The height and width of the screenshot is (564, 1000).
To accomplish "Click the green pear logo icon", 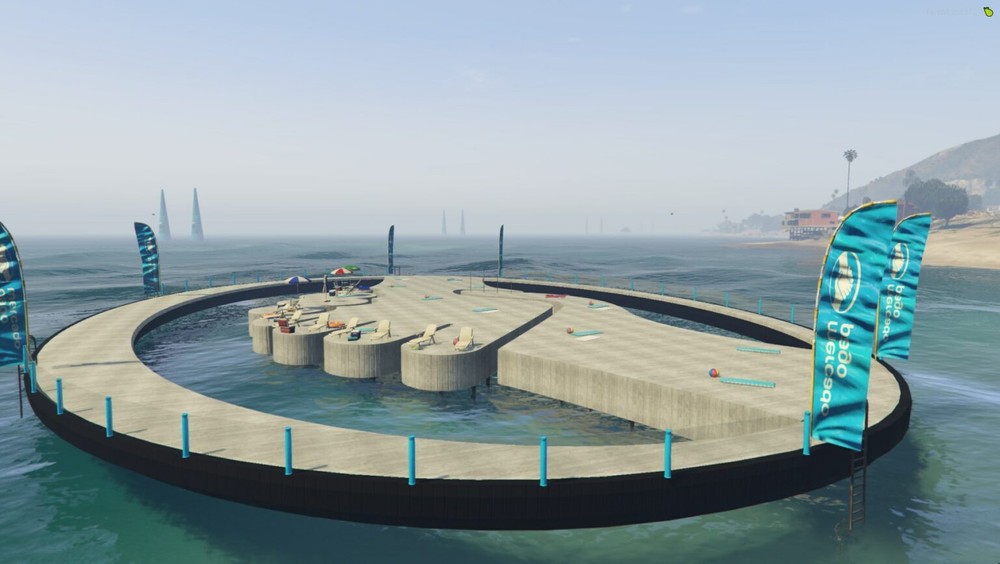I will (988, 11).
